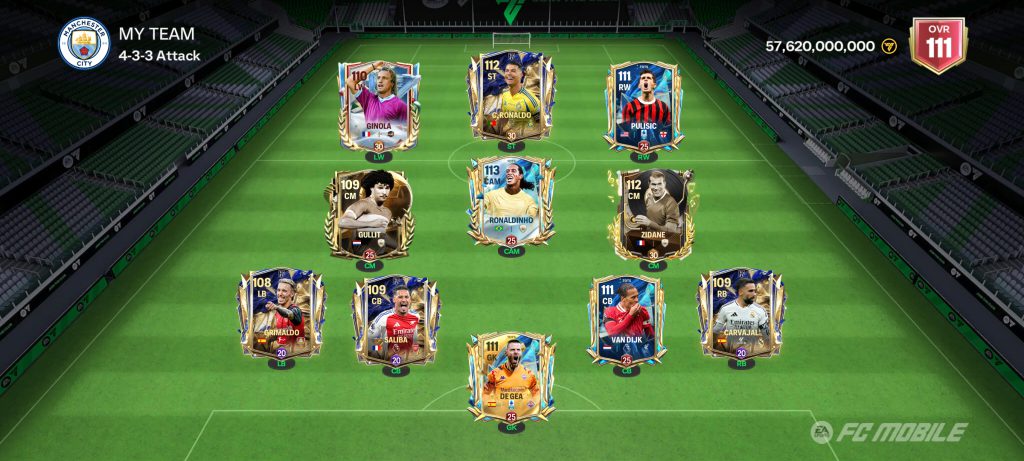
Task: Pick the Van Dijk centre back card
Action: point(627,321)
